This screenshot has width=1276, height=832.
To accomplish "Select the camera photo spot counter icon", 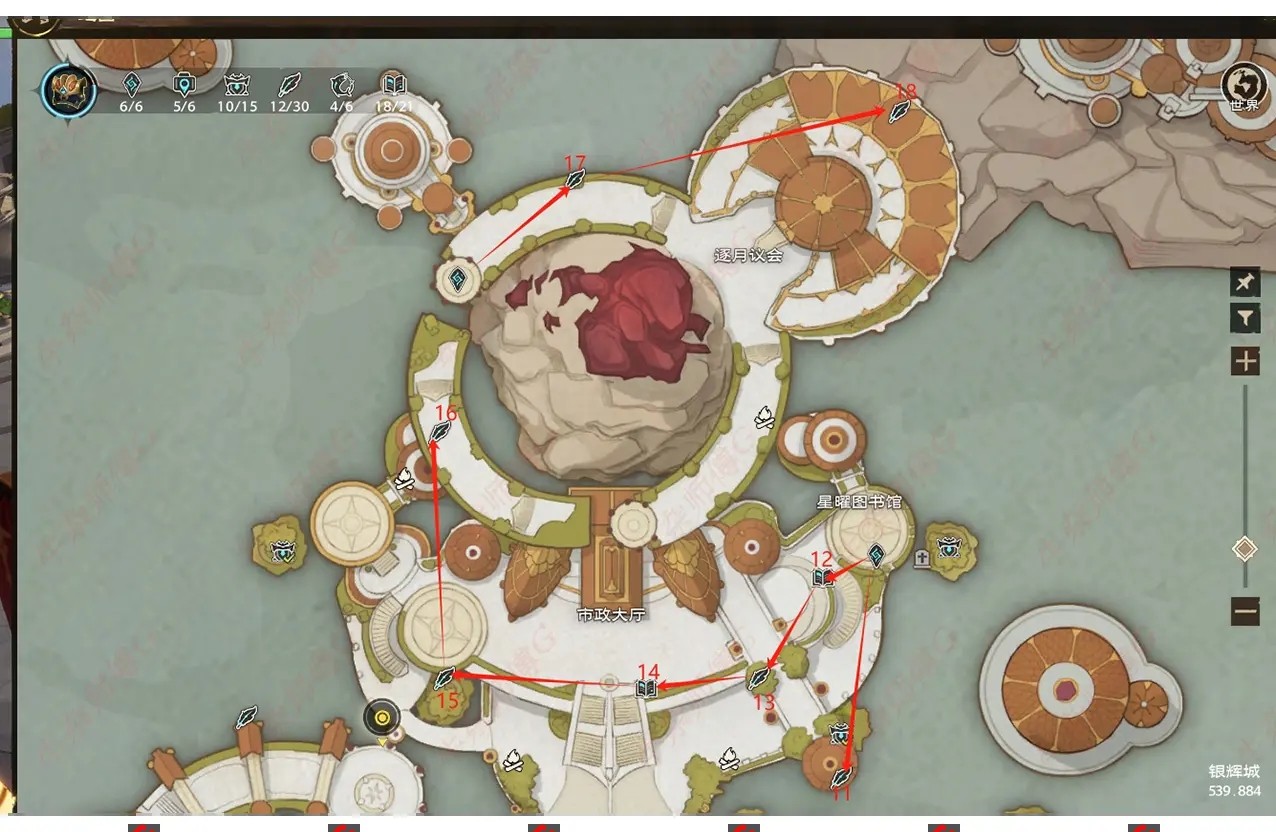I will click(x=184, y=85).
